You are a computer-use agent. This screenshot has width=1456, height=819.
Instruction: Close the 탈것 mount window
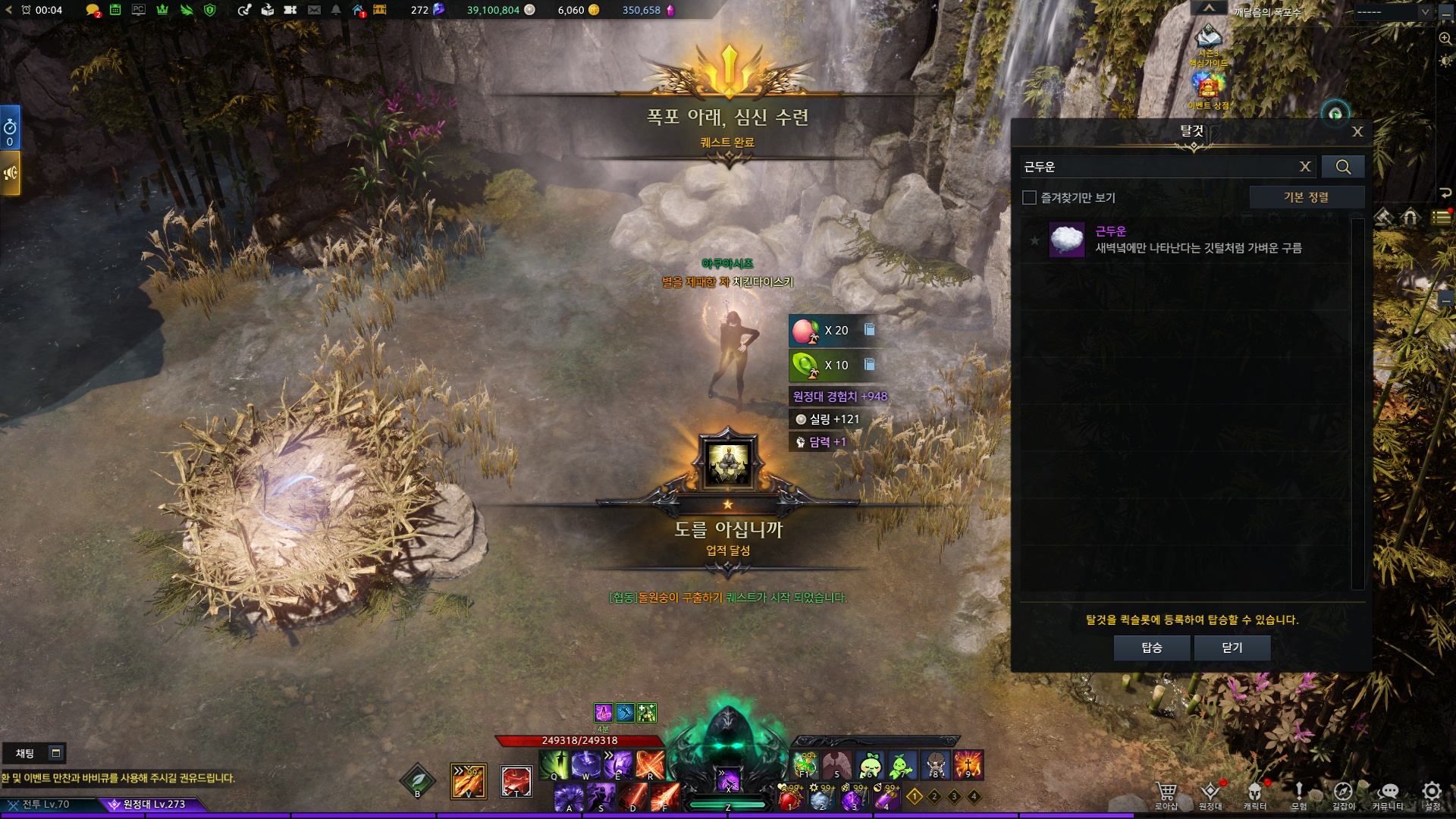1357,132
